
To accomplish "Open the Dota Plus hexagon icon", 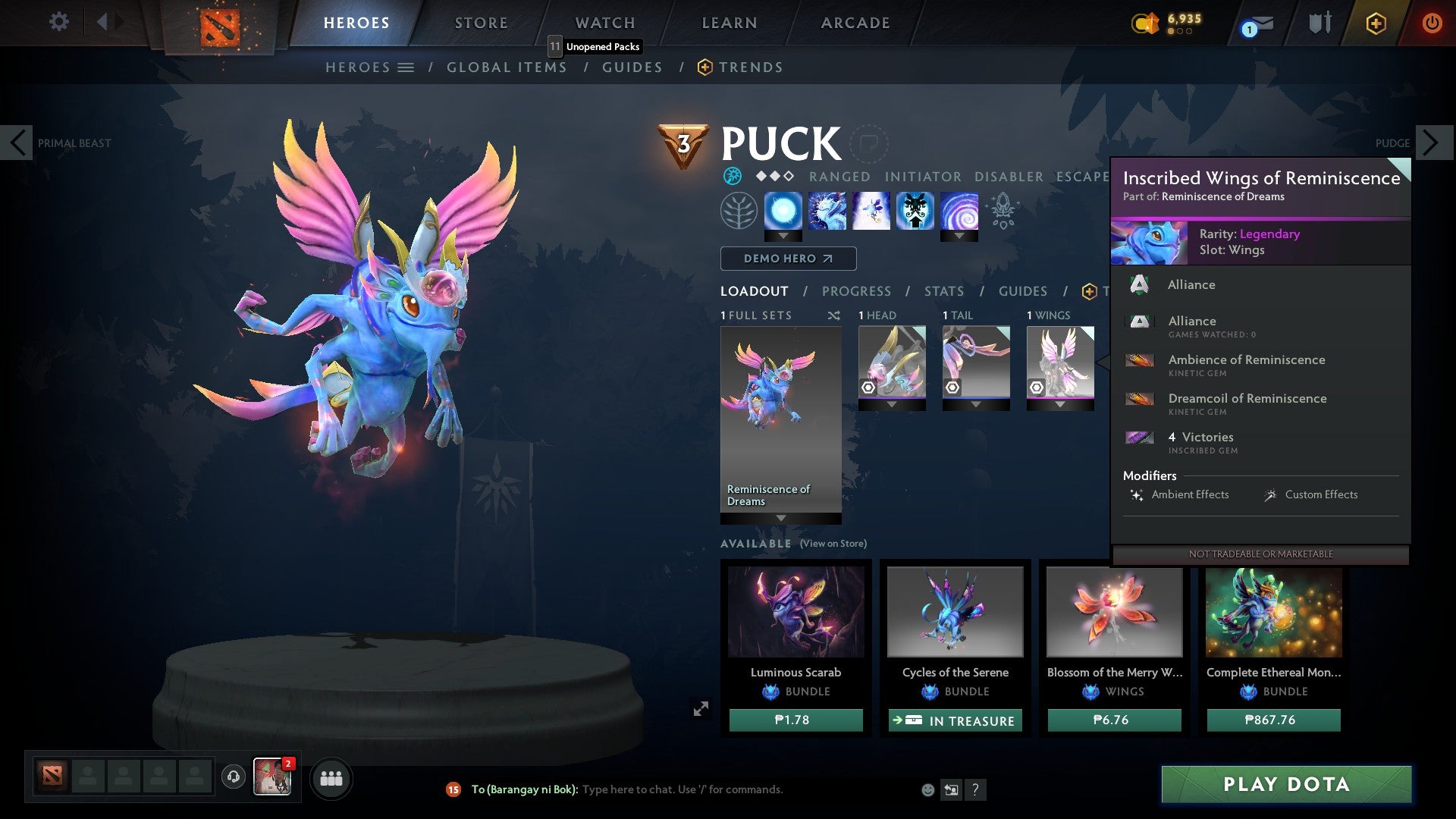I will click(1375, 24).
